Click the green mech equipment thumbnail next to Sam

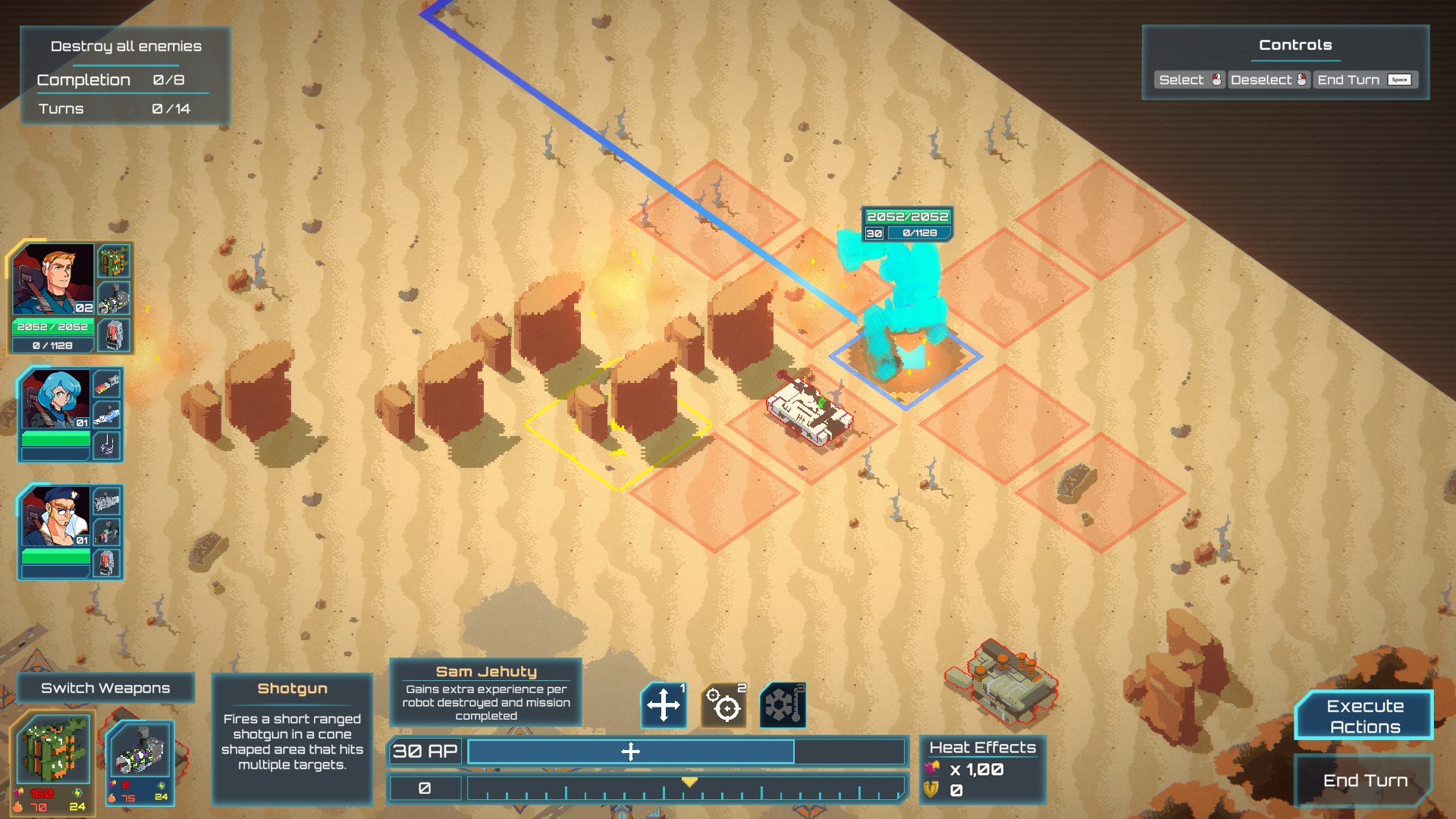[x=112, y=262]
